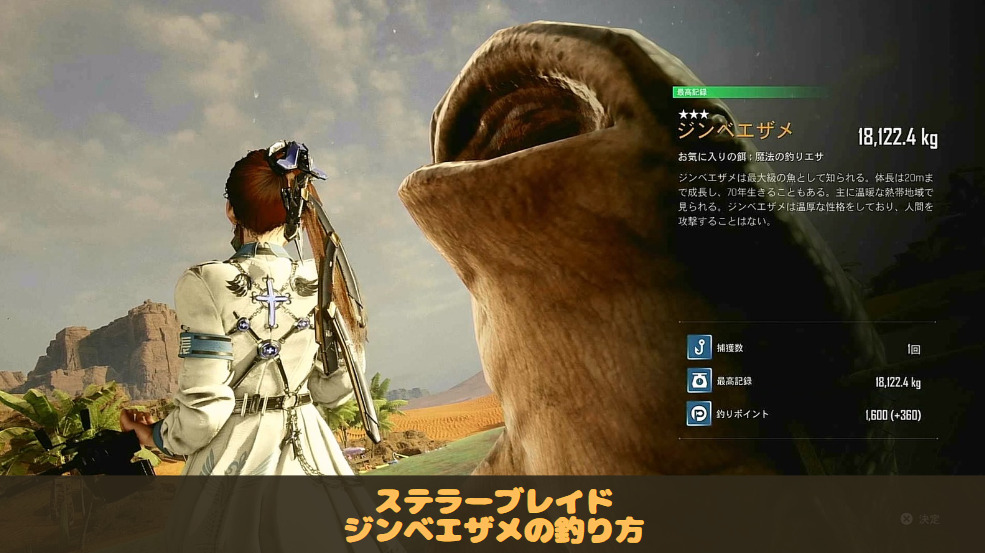
Task: Choose the 釣りポイント points icon
Action: coord(699,414)
